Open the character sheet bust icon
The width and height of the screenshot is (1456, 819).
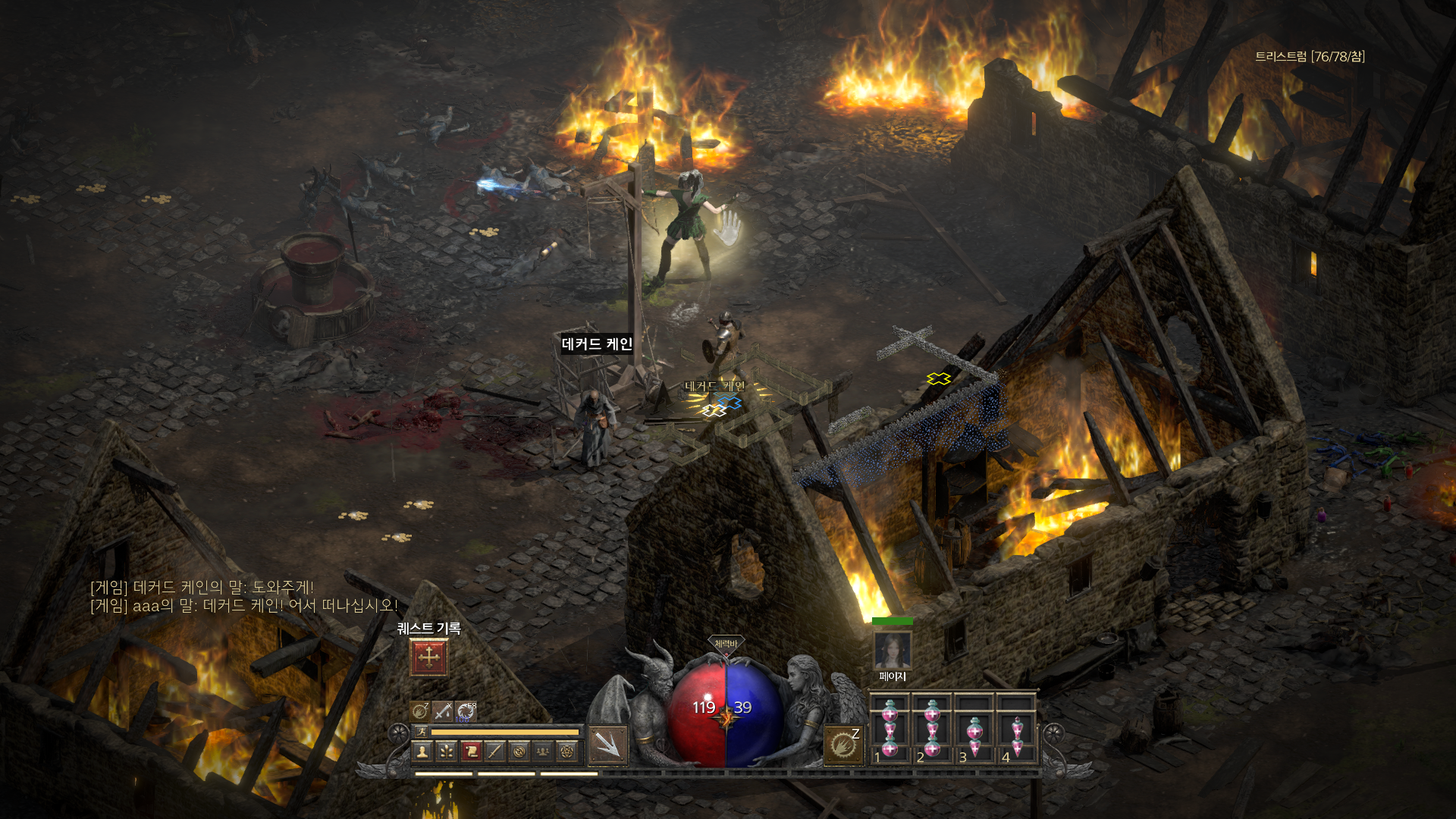[x=422, y=751]
